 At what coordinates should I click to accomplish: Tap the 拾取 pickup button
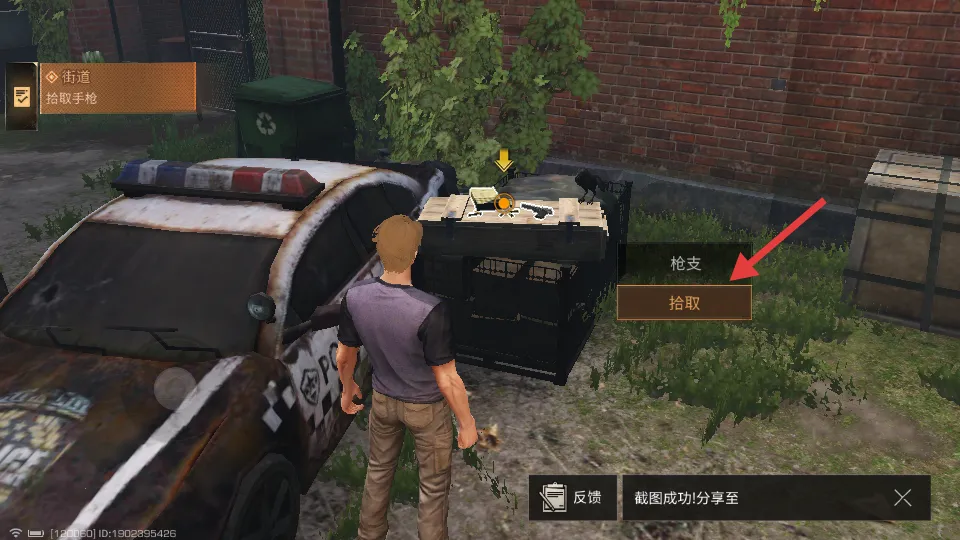click(684, 302)
